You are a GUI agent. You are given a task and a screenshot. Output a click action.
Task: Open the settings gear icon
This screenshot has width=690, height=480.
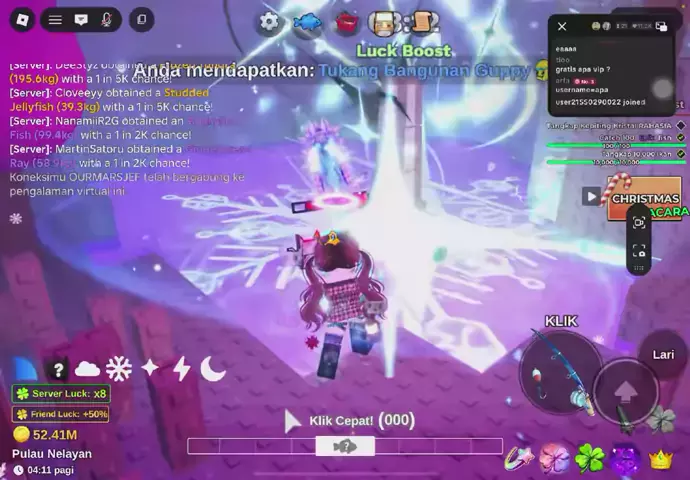click(x=269, y=22)
